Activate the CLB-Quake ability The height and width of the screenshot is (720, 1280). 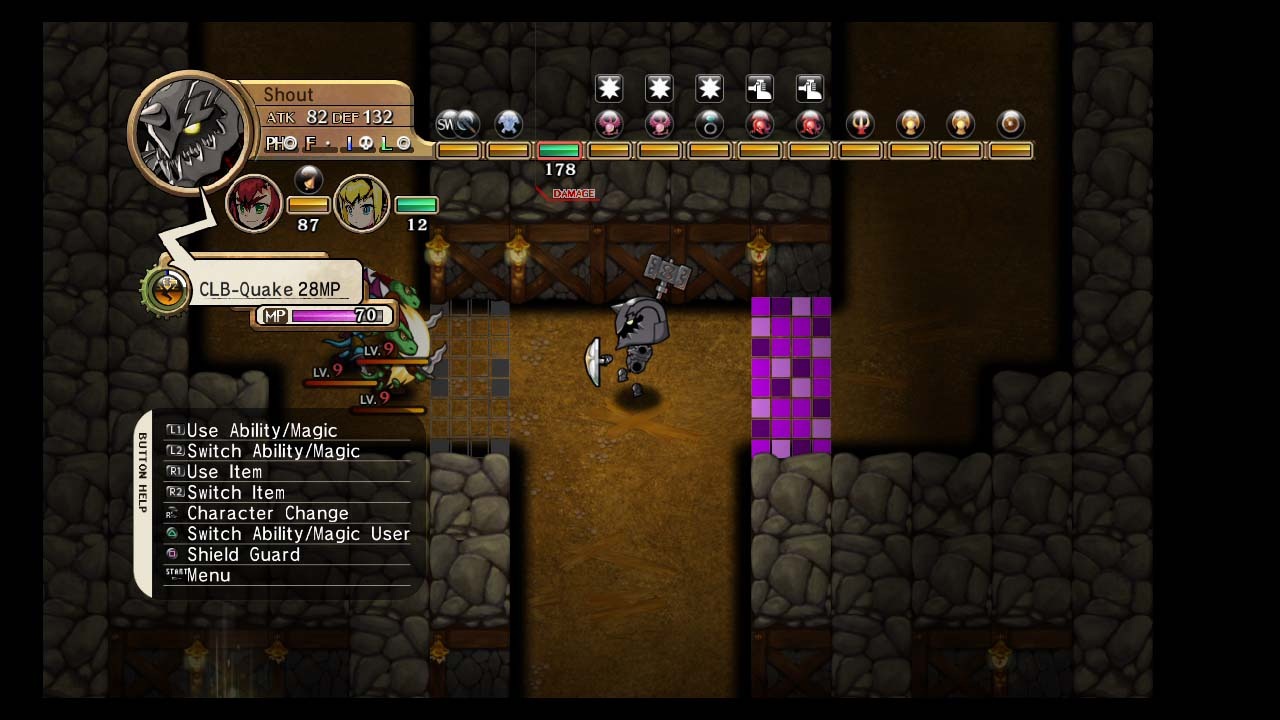point(269,289)
